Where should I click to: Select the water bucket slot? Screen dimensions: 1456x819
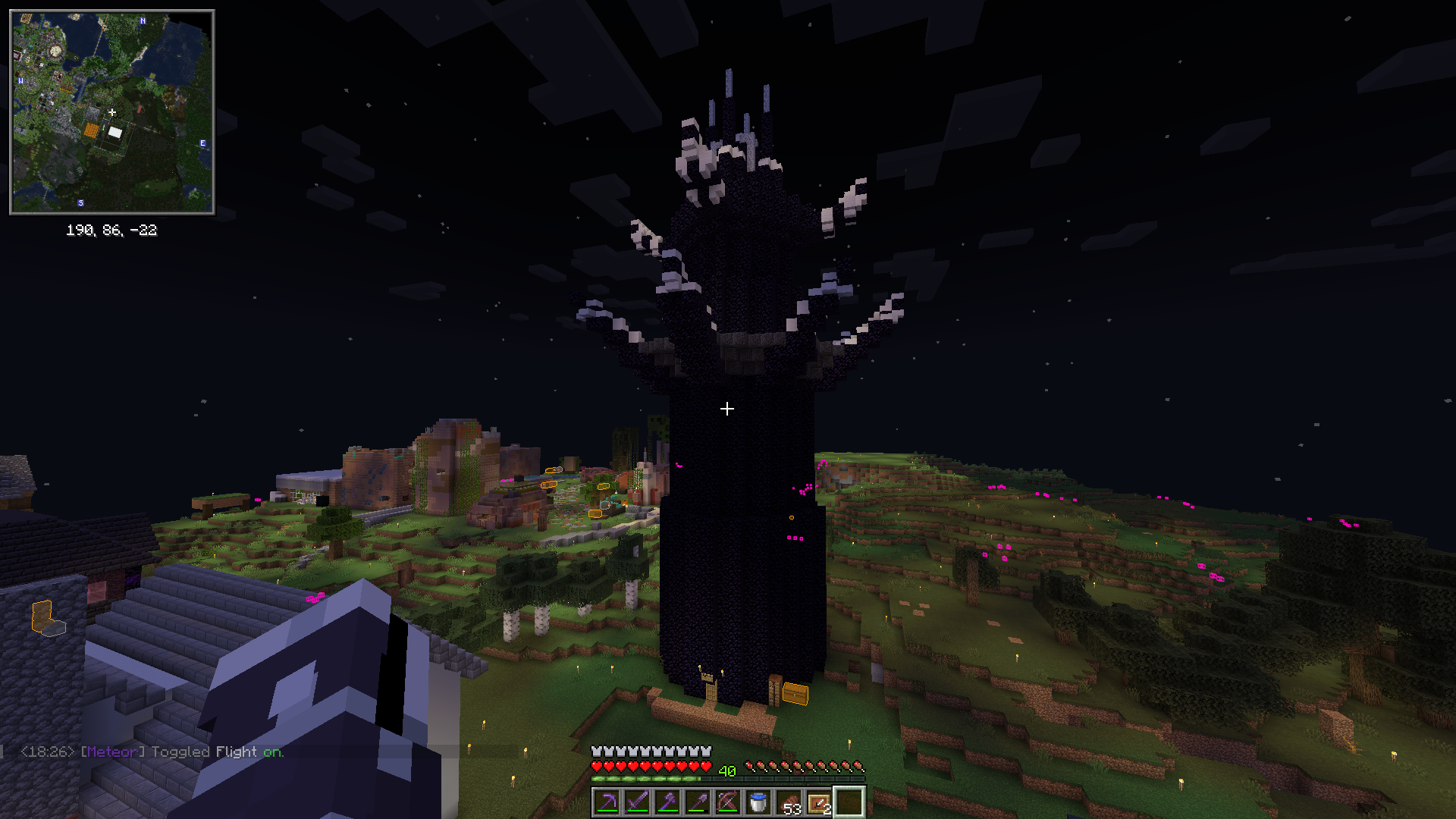758,802
